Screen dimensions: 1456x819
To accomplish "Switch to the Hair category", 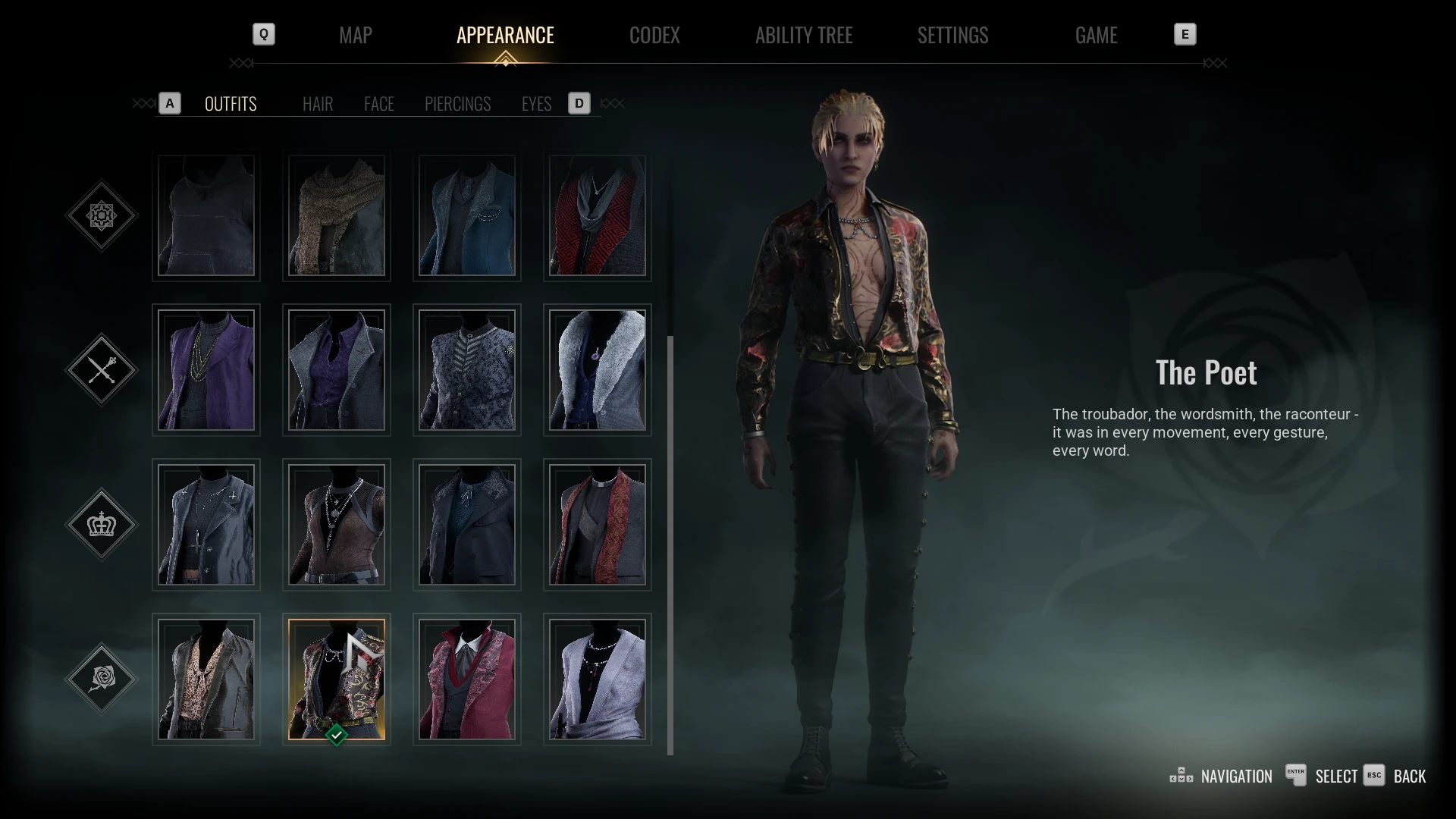I will pos(317,104).
